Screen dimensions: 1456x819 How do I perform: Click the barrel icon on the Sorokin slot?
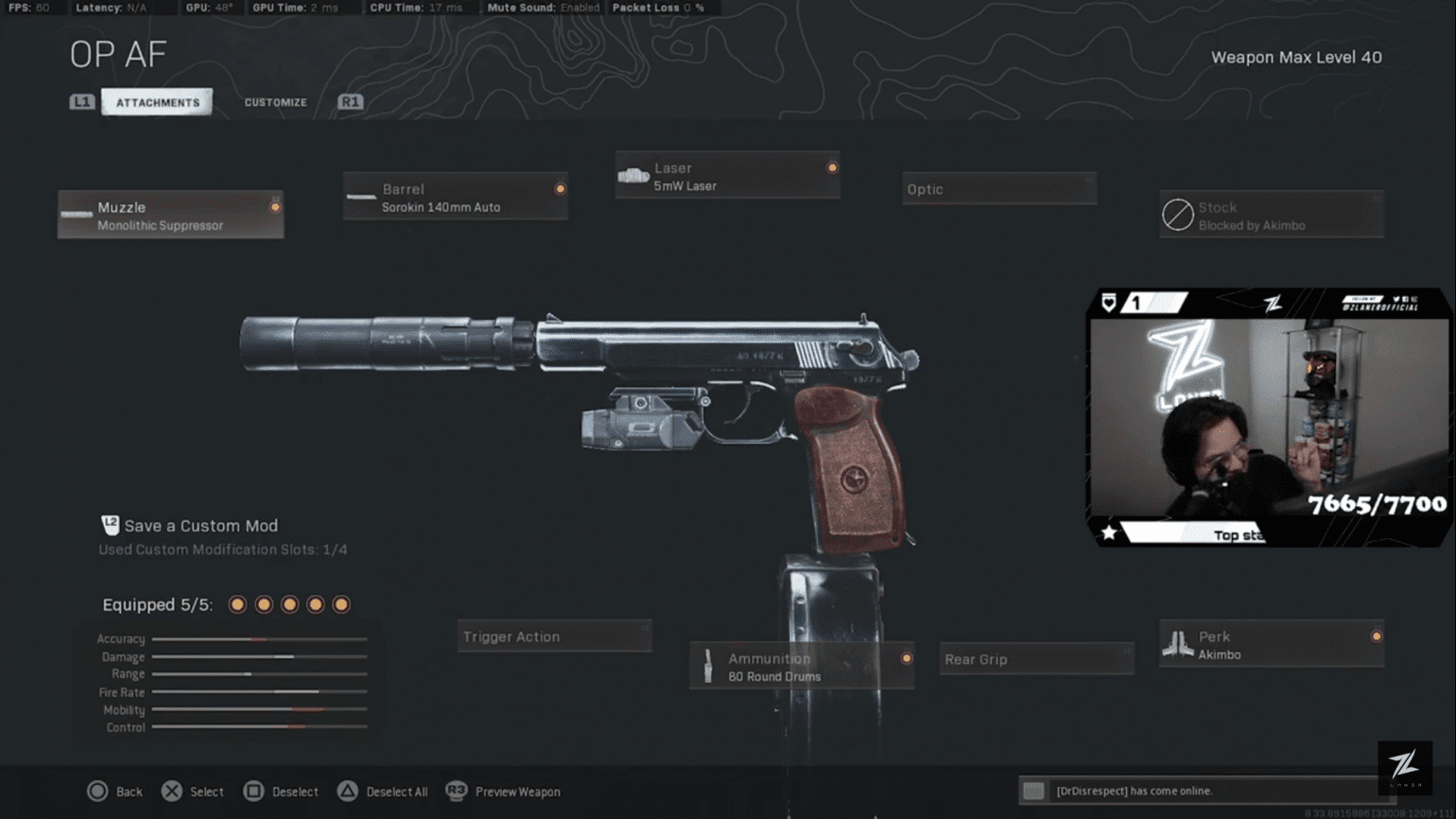pyautogui.click(x=361, y=197)
